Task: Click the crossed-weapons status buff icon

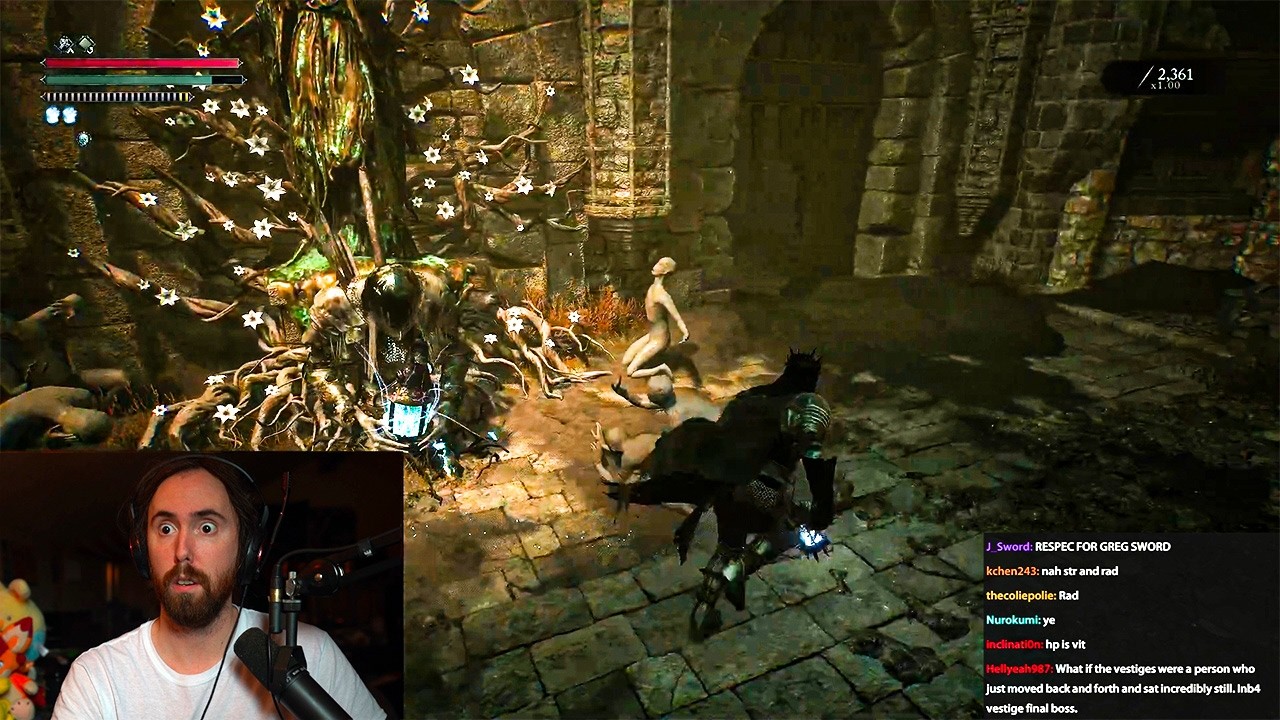Action: coord(66,44)
